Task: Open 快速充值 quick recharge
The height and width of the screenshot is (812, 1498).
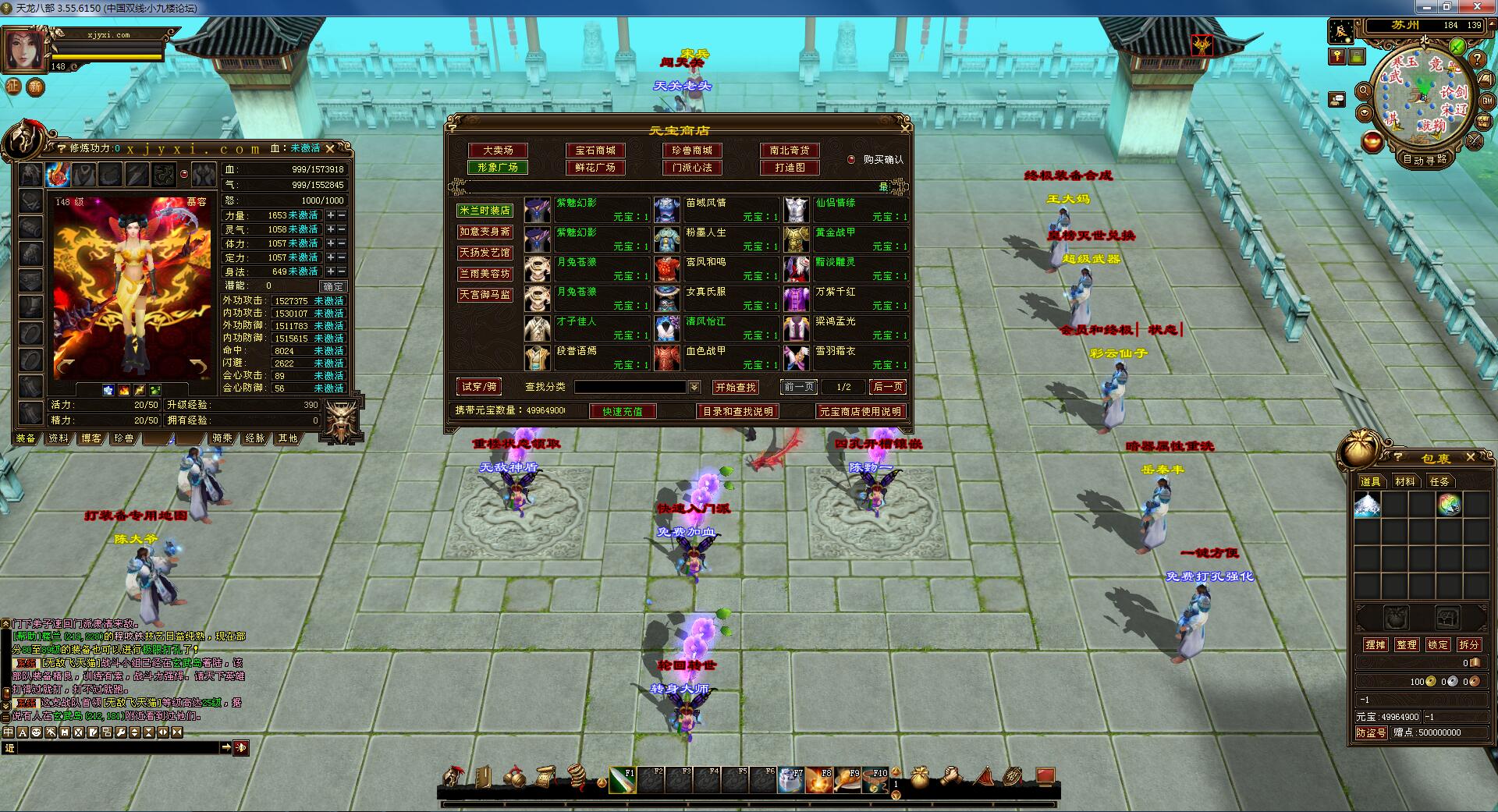Action: [623, 411]
